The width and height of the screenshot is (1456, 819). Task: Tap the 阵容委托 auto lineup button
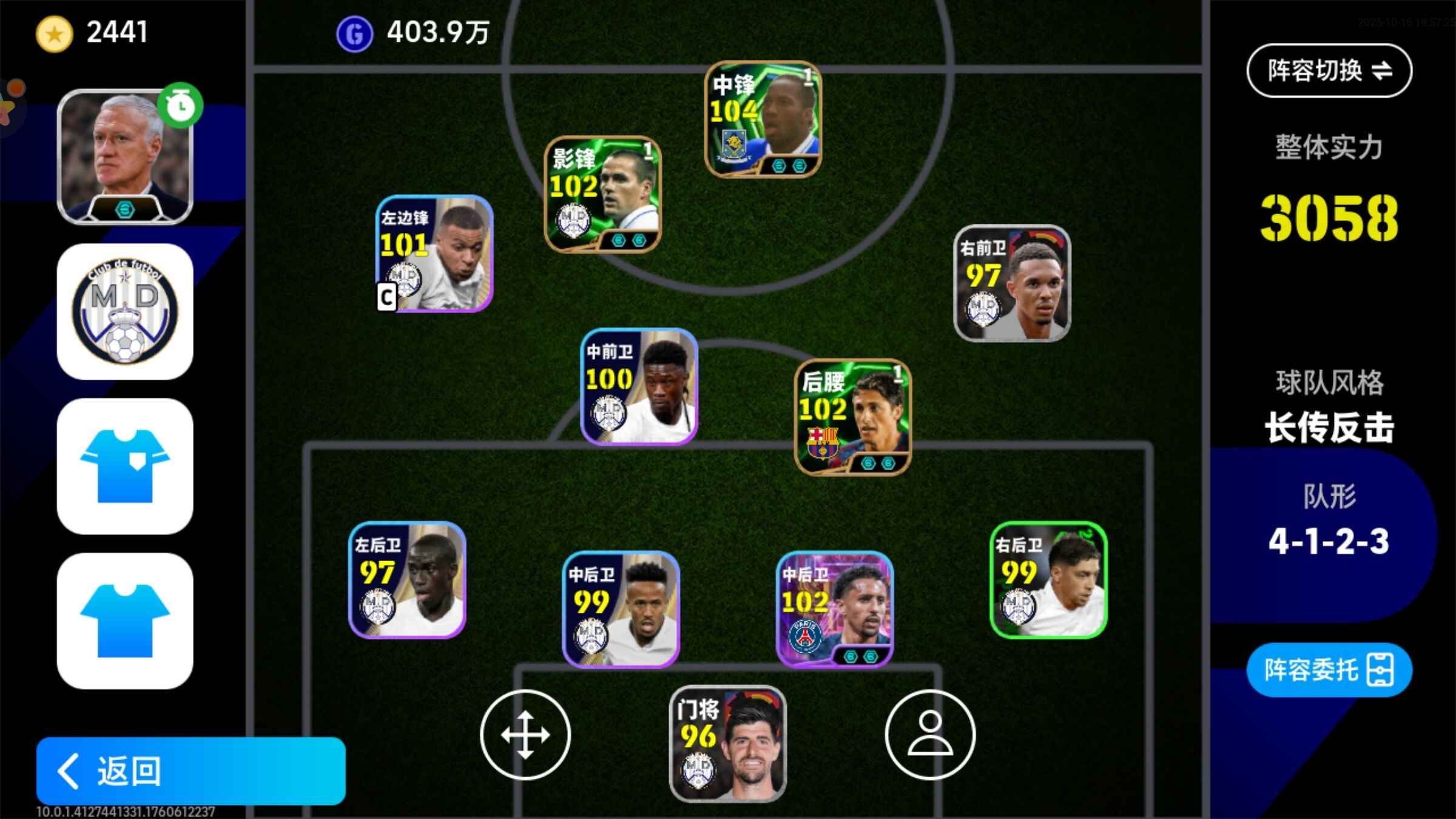coord(1329,670)
